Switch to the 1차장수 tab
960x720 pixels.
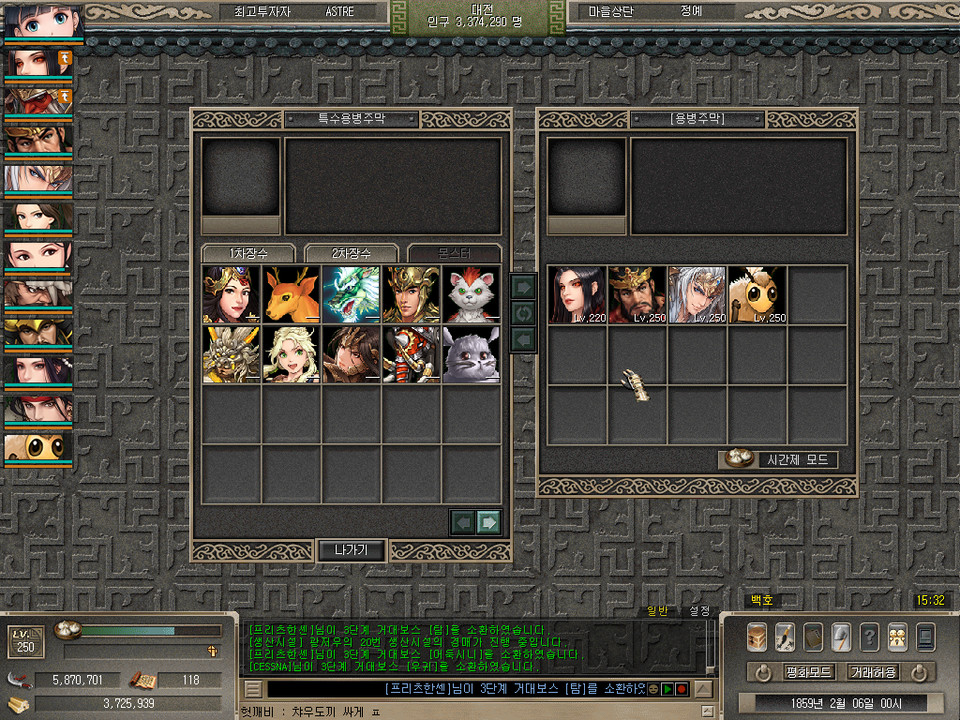249,253
